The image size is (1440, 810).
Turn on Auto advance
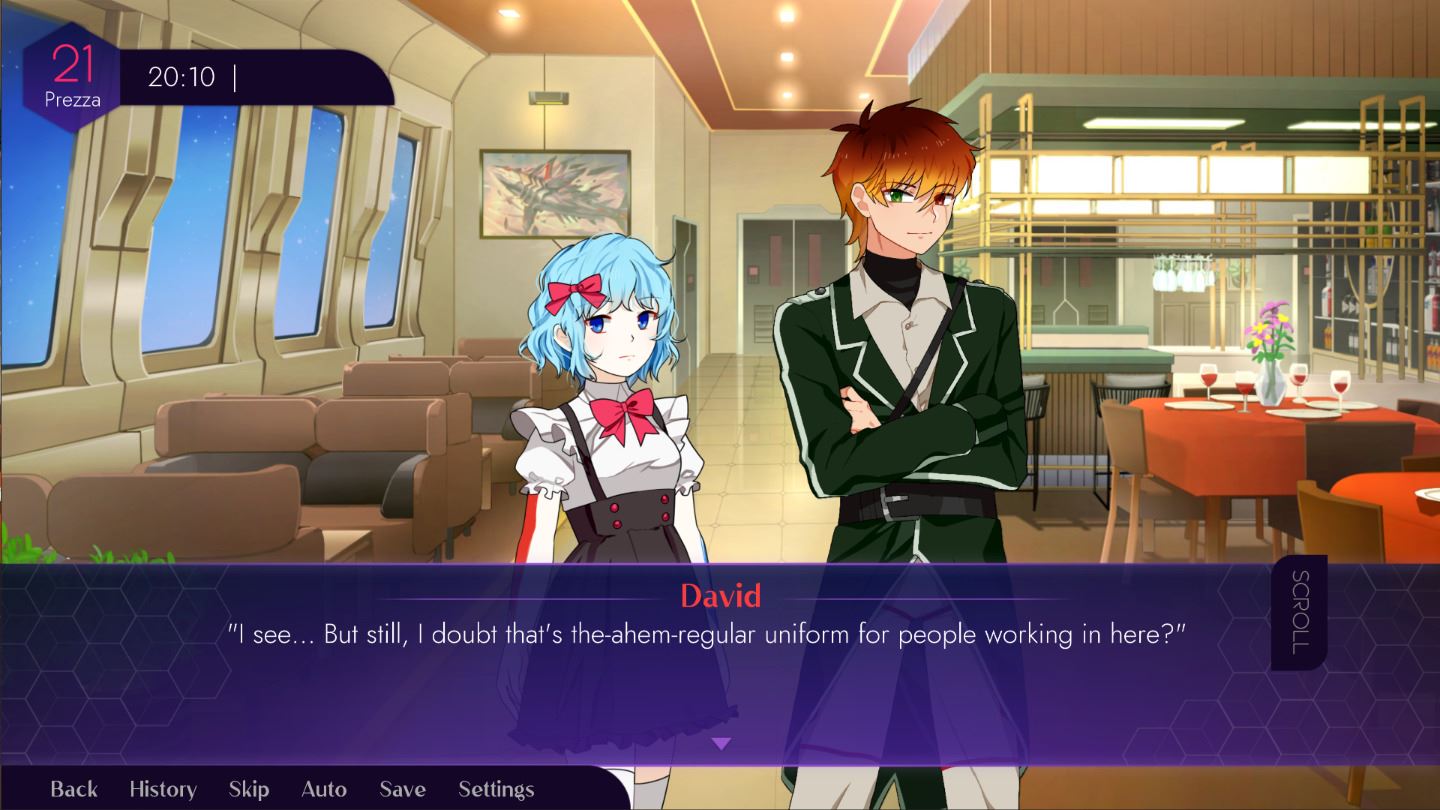point(324,789)
